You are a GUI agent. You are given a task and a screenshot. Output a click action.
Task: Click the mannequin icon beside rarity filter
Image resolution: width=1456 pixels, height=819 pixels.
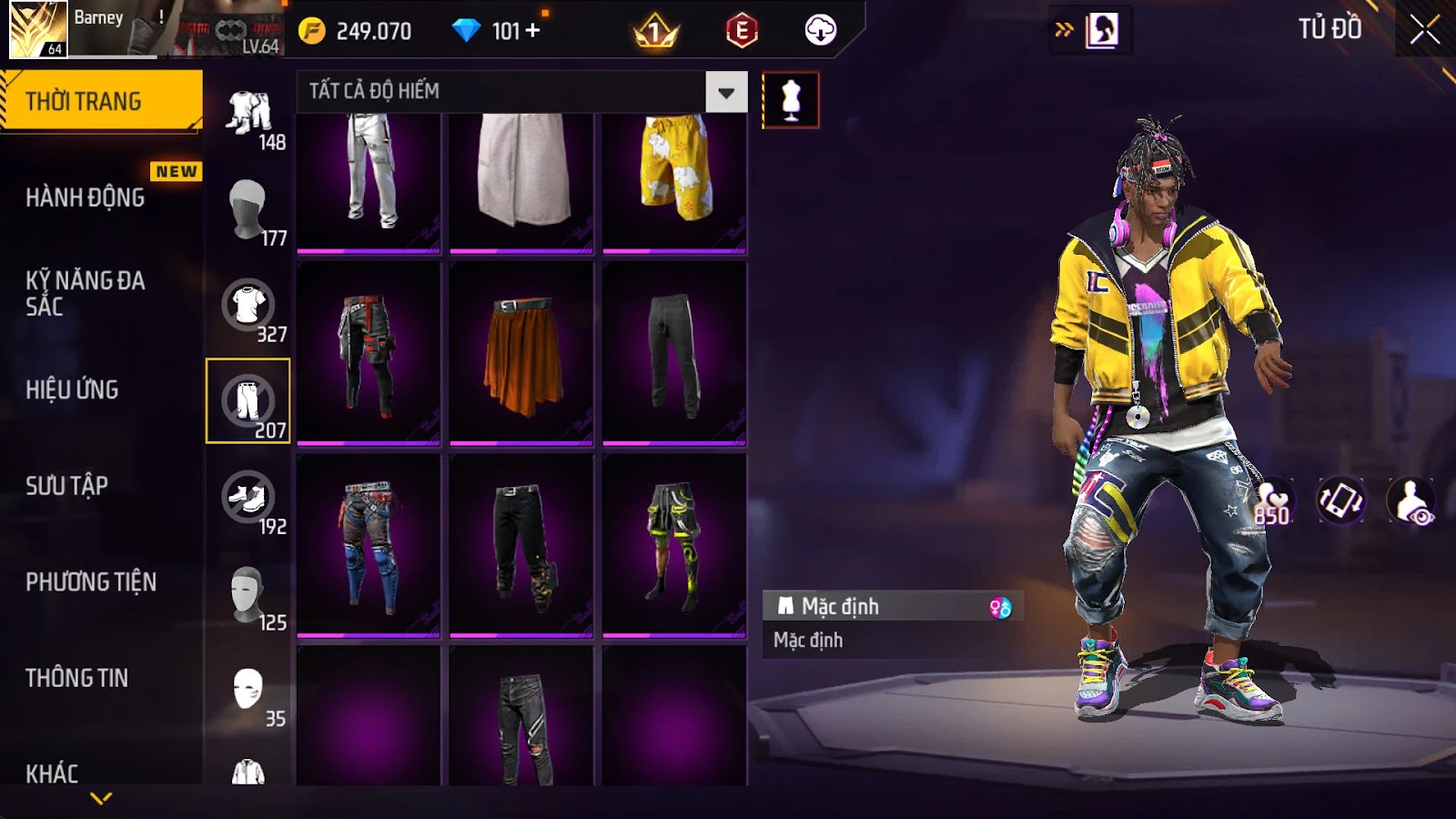(x=790, y=100)
